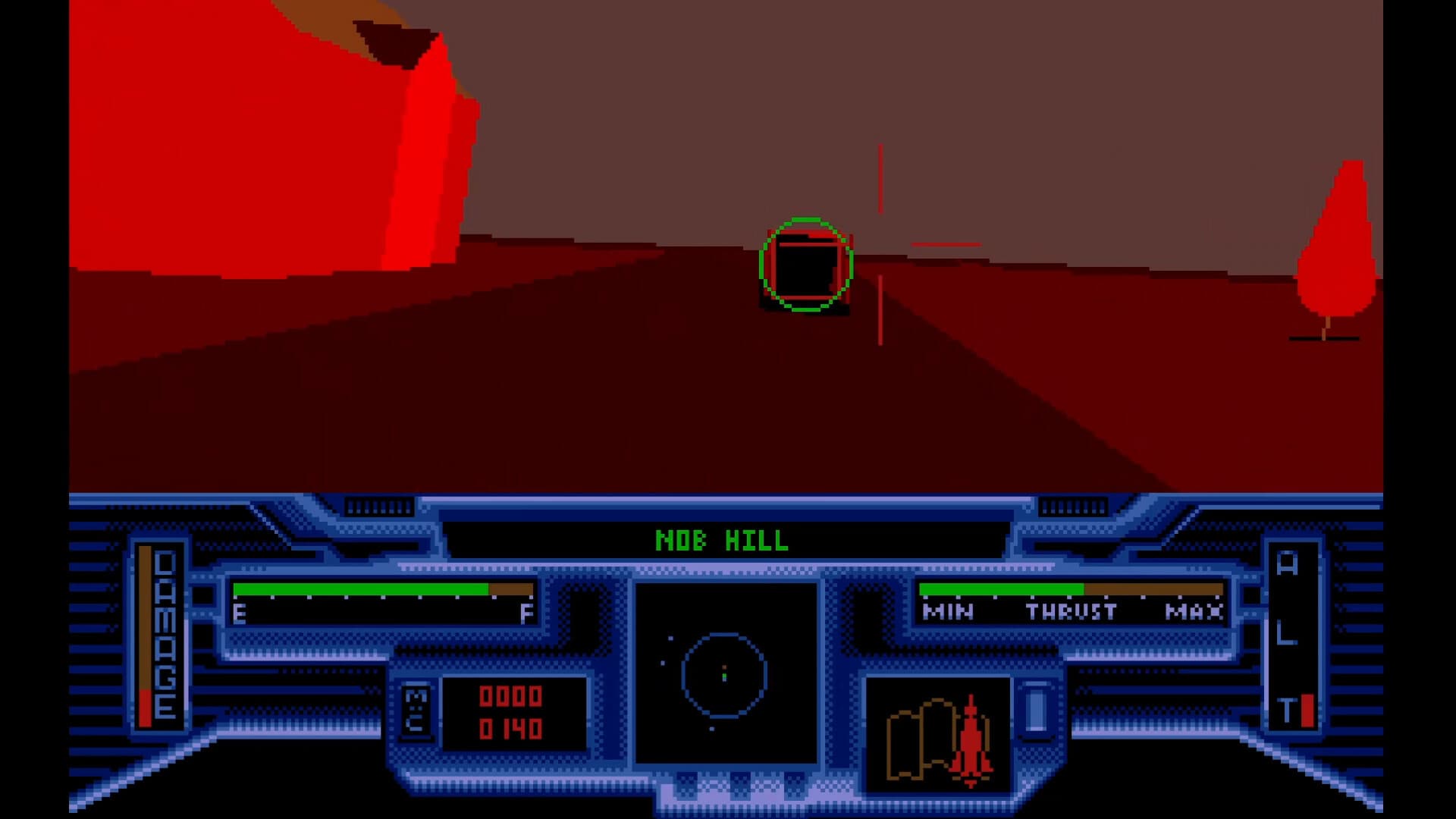Click the F marker on the fuel gauge

525,614
